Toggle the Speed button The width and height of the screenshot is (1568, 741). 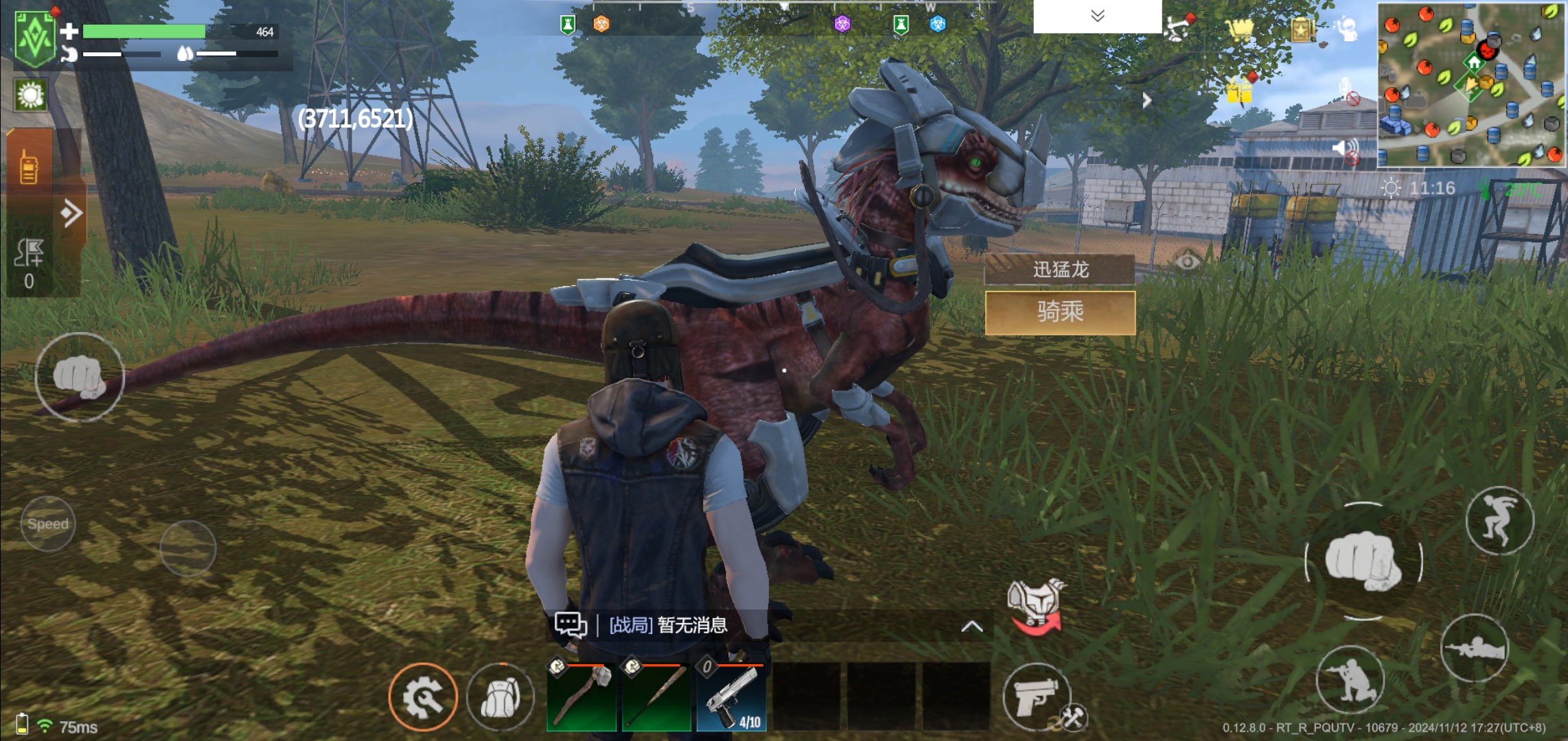point(48,524)
